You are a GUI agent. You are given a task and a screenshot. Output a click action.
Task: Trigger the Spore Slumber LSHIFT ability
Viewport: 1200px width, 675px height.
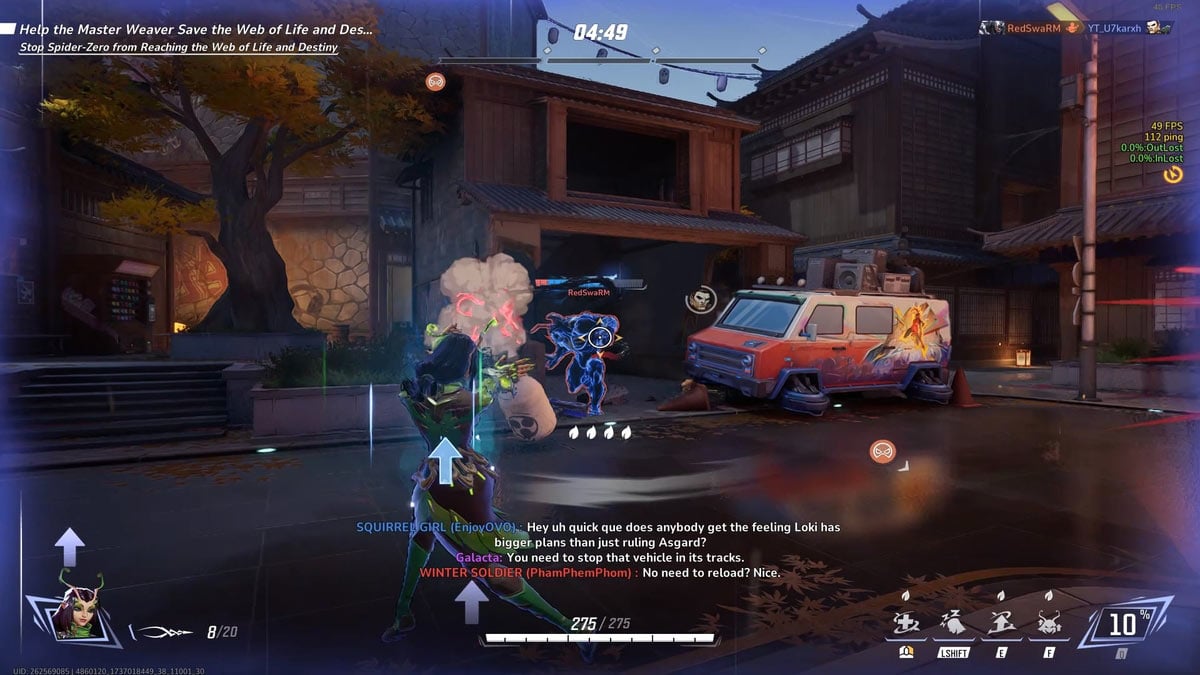(x=954, y=626)
